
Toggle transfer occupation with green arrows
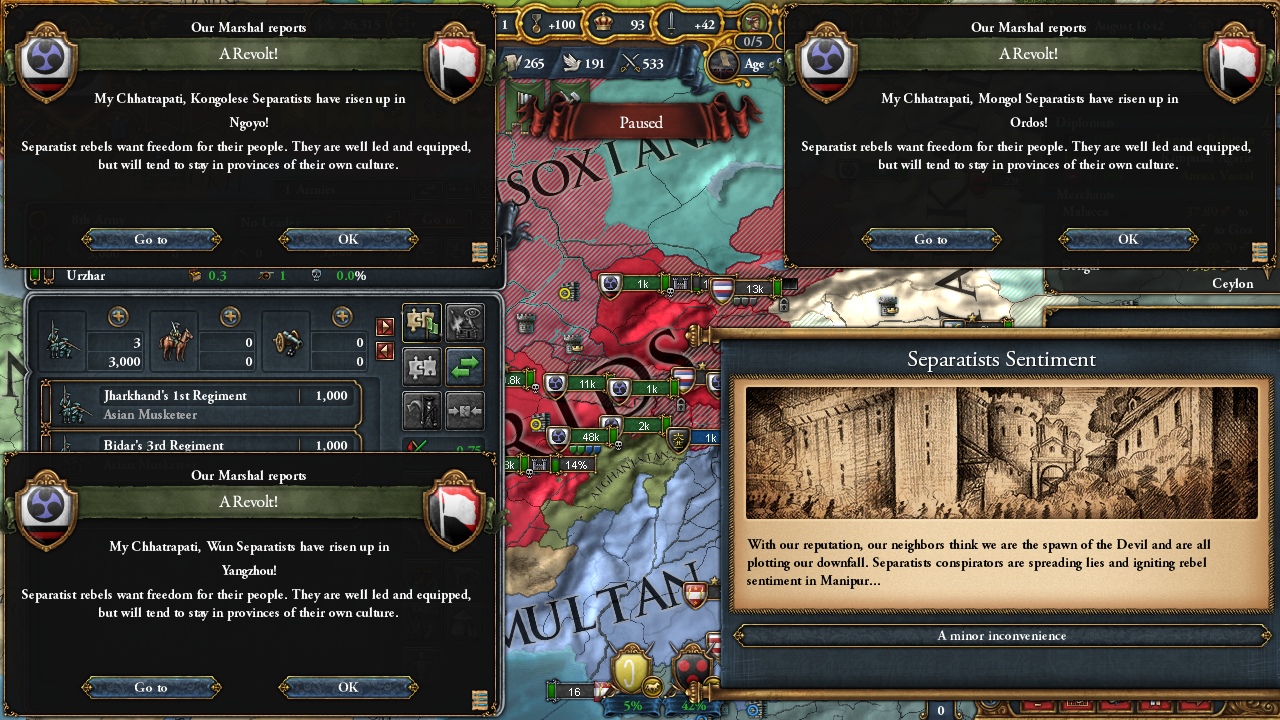point(464,367)
